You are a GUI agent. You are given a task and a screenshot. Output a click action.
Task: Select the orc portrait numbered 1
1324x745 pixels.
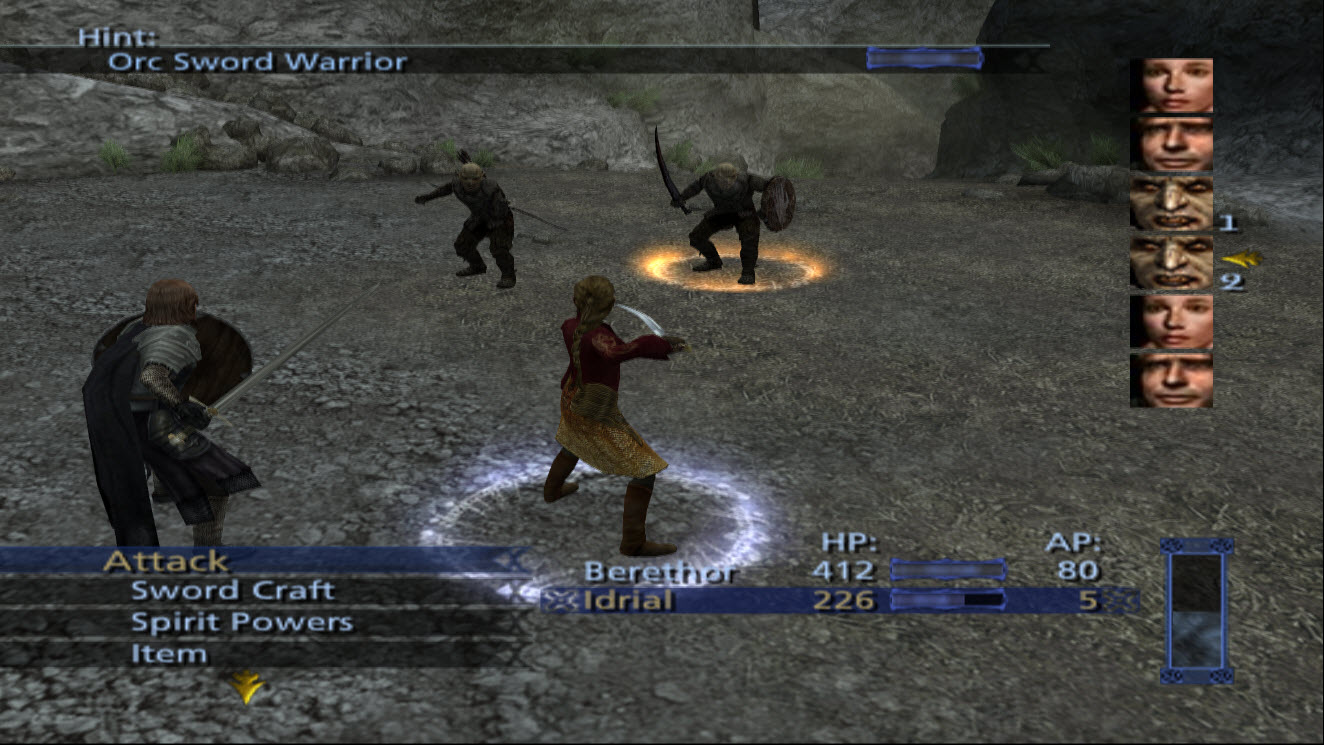pos(1171,203)
